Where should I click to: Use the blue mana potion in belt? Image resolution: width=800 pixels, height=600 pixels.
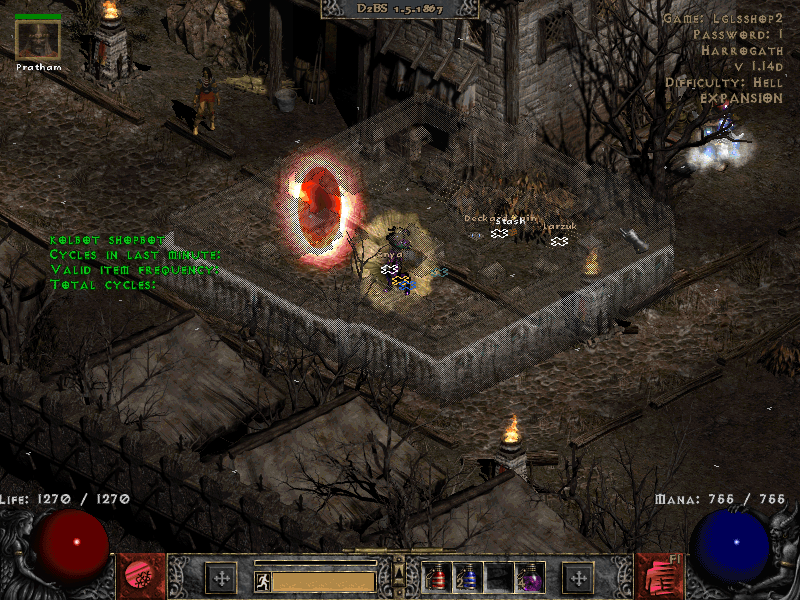click(x=467, y=577)
